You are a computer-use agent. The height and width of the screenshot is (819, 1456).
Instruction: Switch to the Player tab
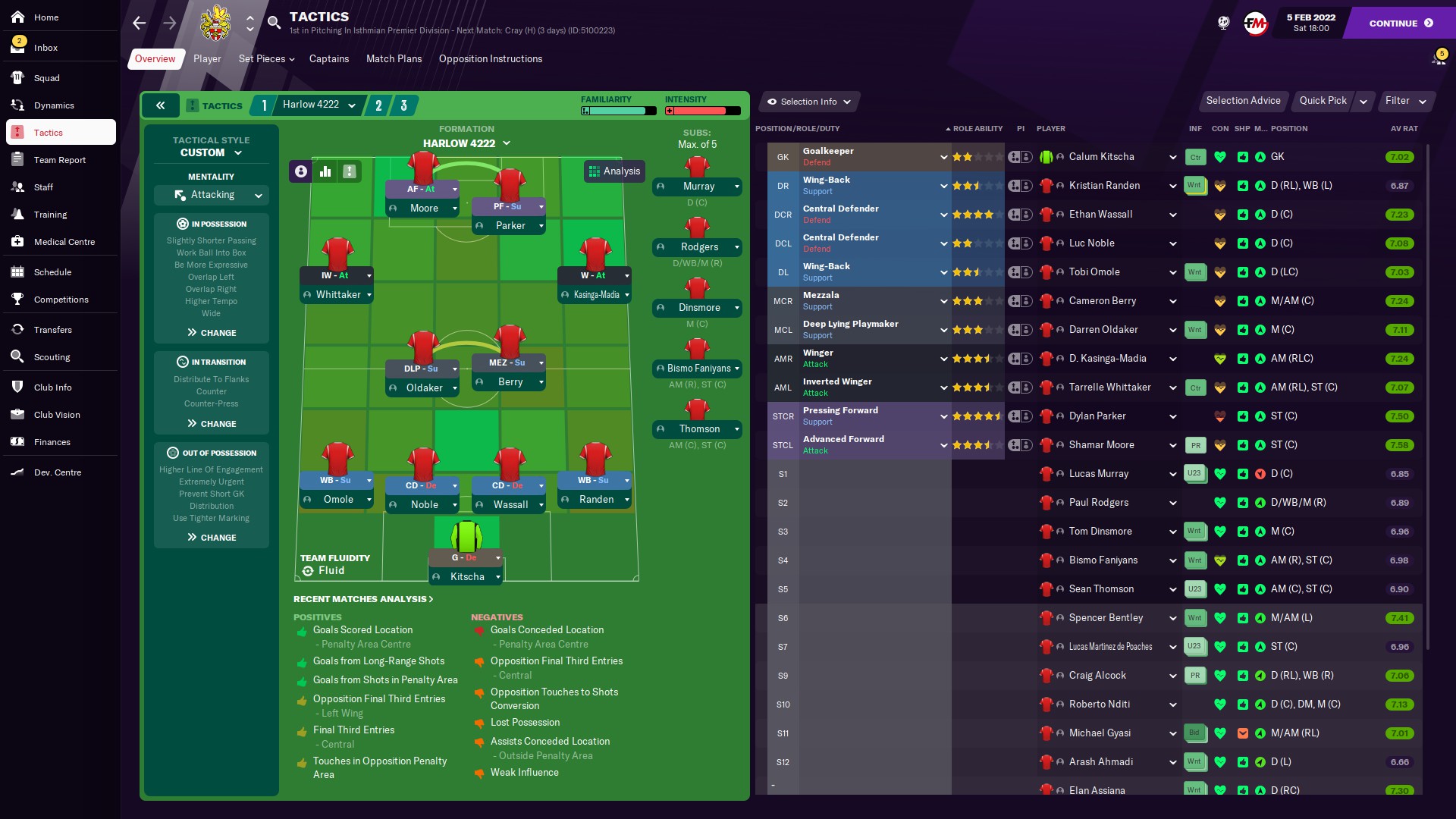(207, 59)
